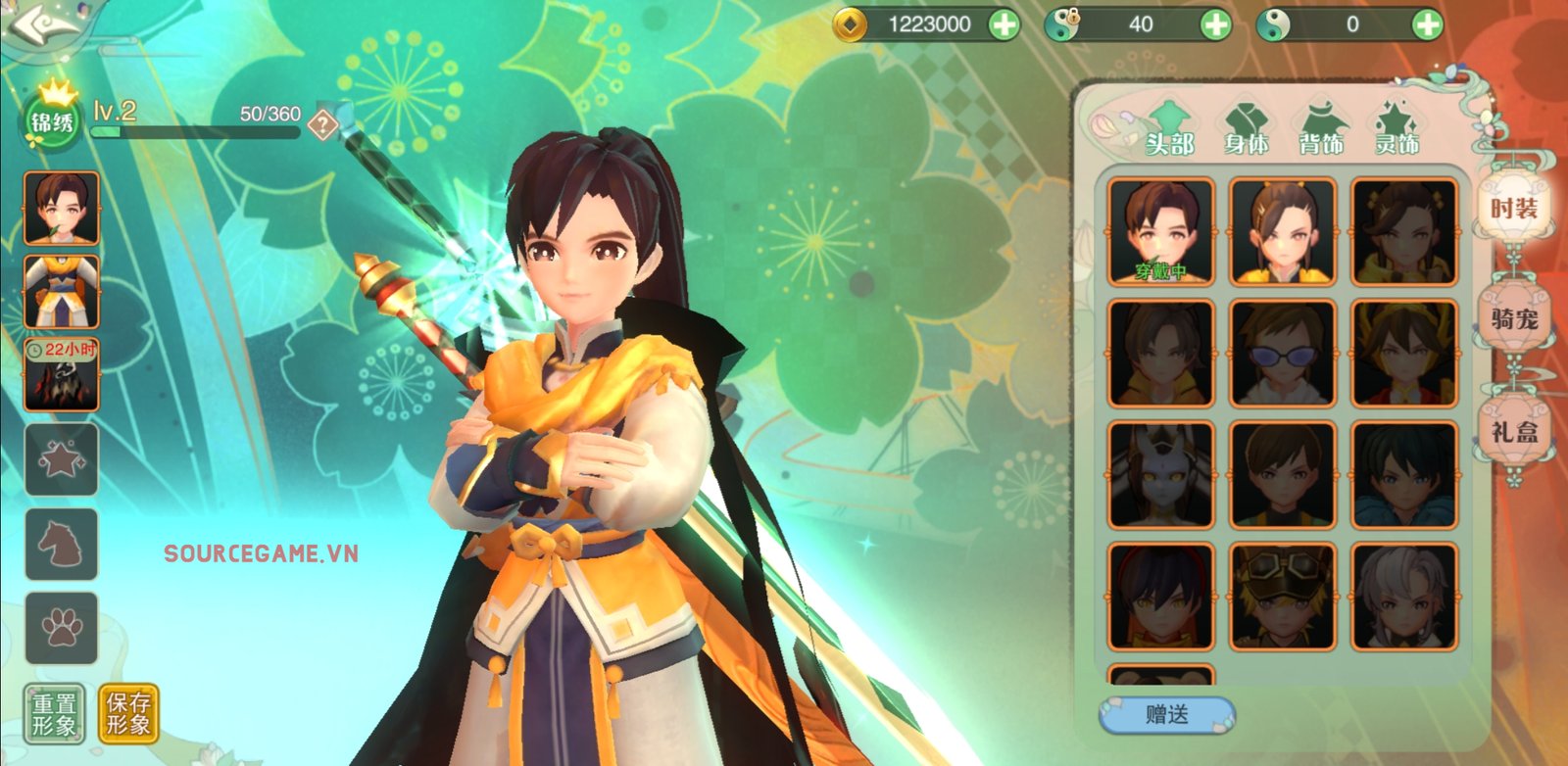The image size is (1568, 766).
Task: Open the 背饰 back accessory tab
Action: click(x=1321, y=130)
